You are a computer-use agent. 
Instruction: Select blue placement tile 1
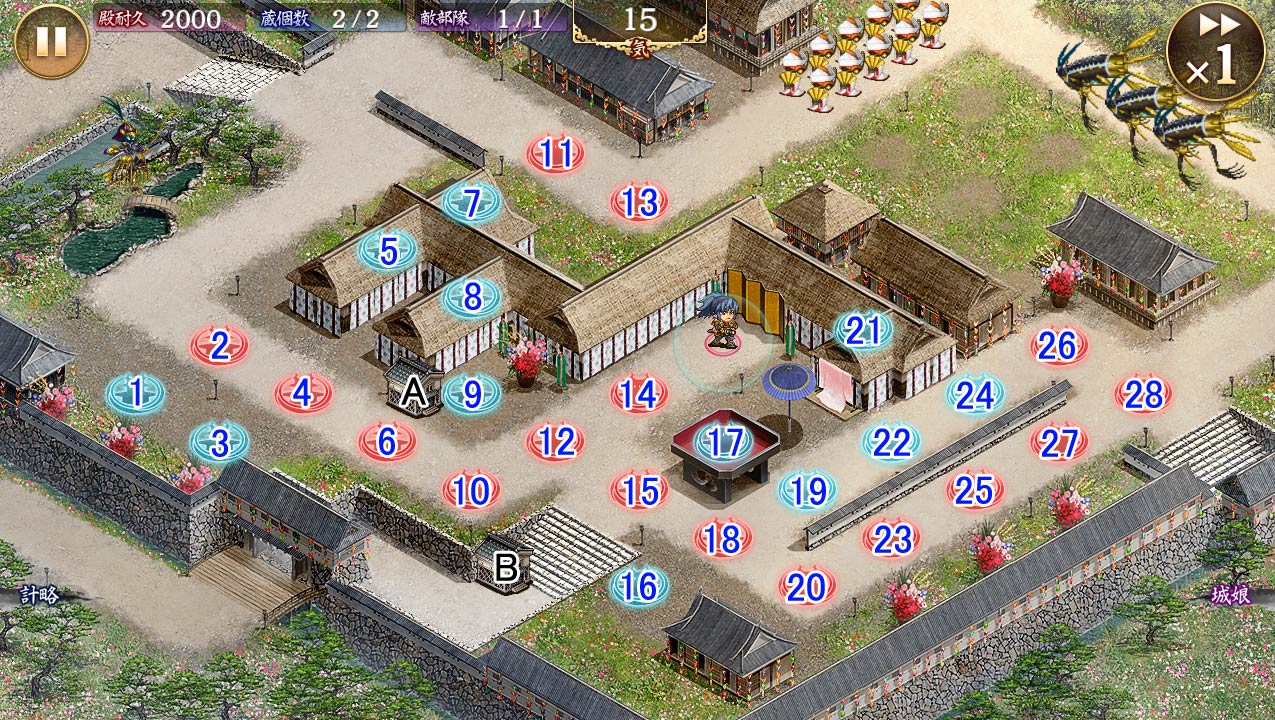coord(136,394)
